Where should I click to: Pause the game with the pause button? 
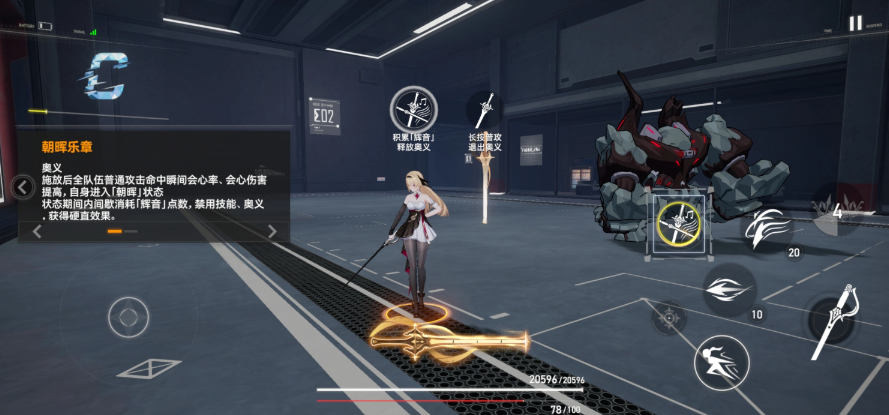pos(855,23)
